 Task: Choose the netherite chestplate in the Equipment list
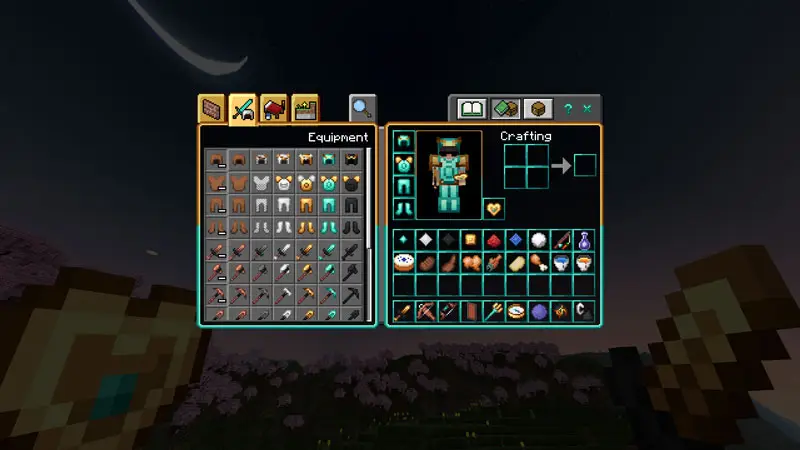351,183
